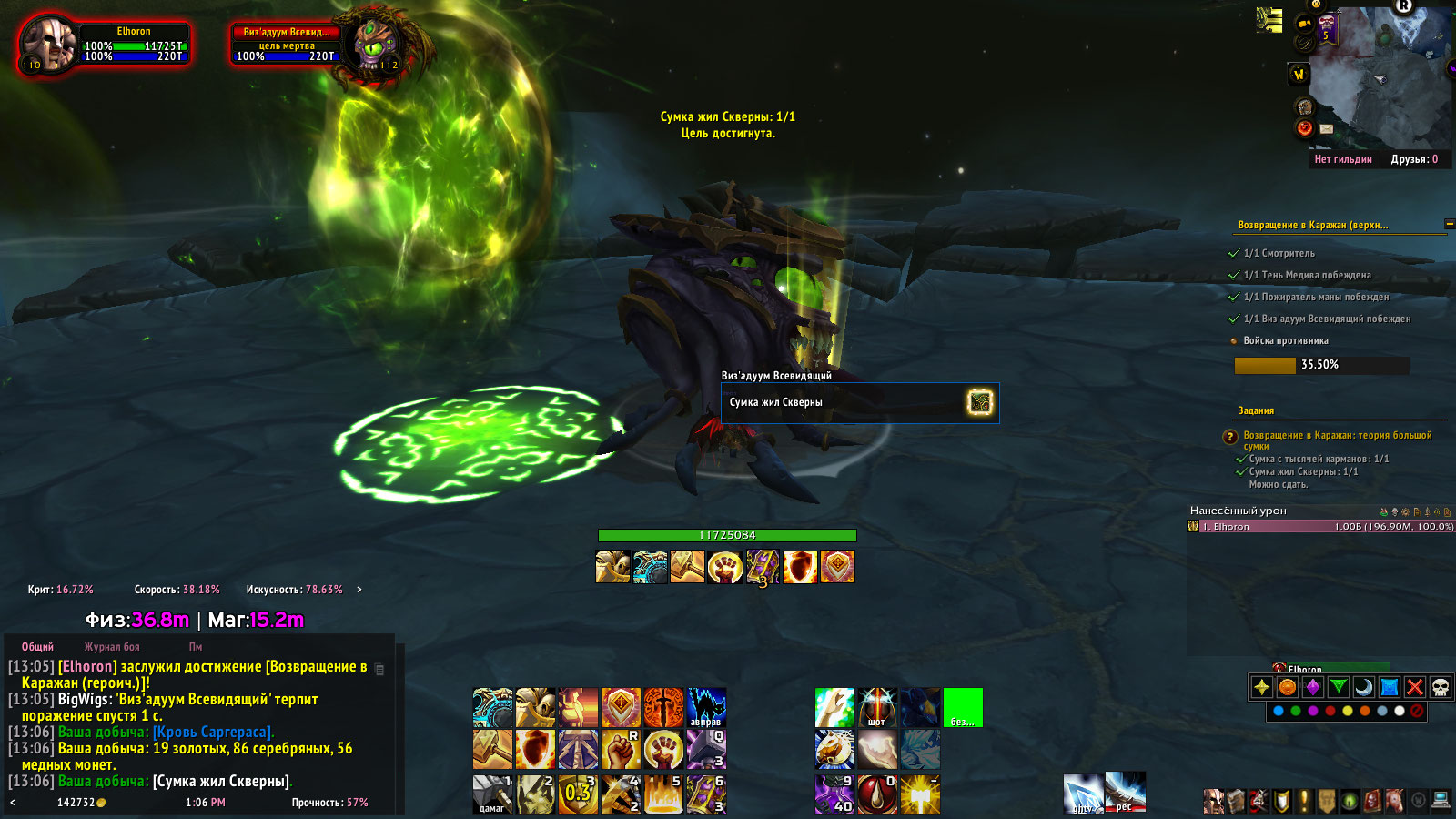Set the skull raid target marker
Screen dimensions: 1456x819
pos(1440,687)
